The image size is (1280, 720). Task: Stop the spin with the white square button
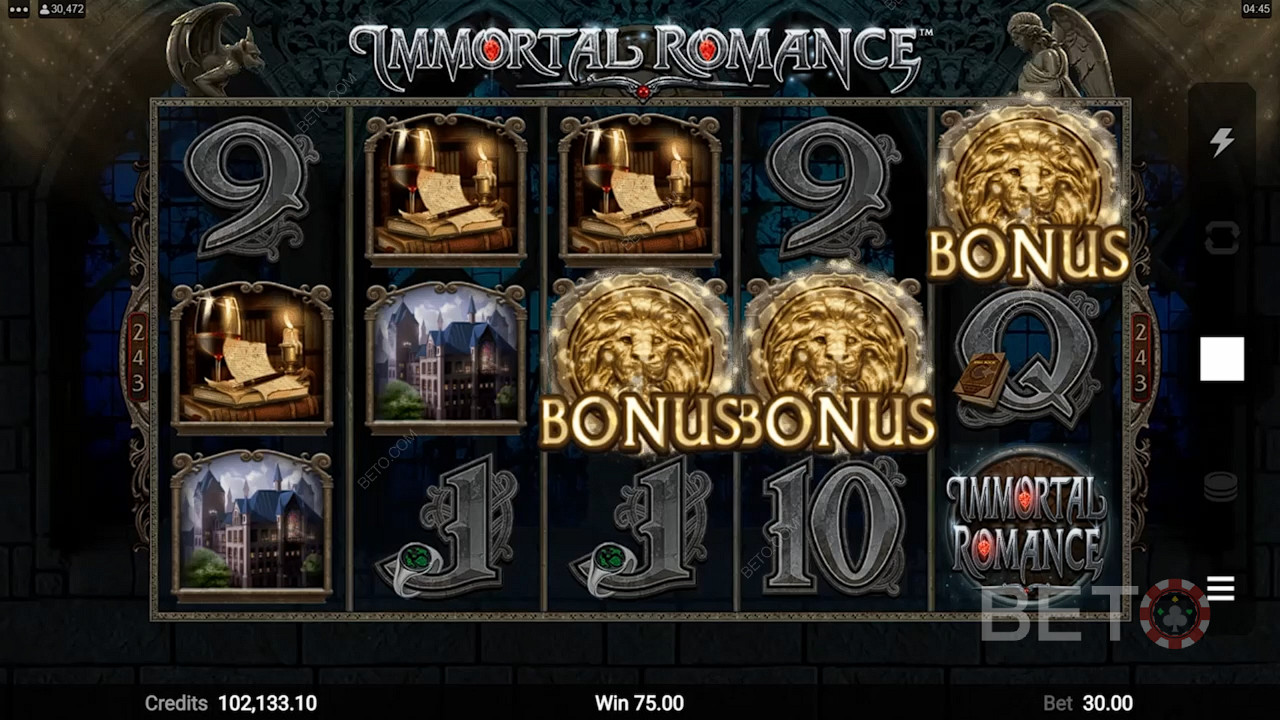1222,359
